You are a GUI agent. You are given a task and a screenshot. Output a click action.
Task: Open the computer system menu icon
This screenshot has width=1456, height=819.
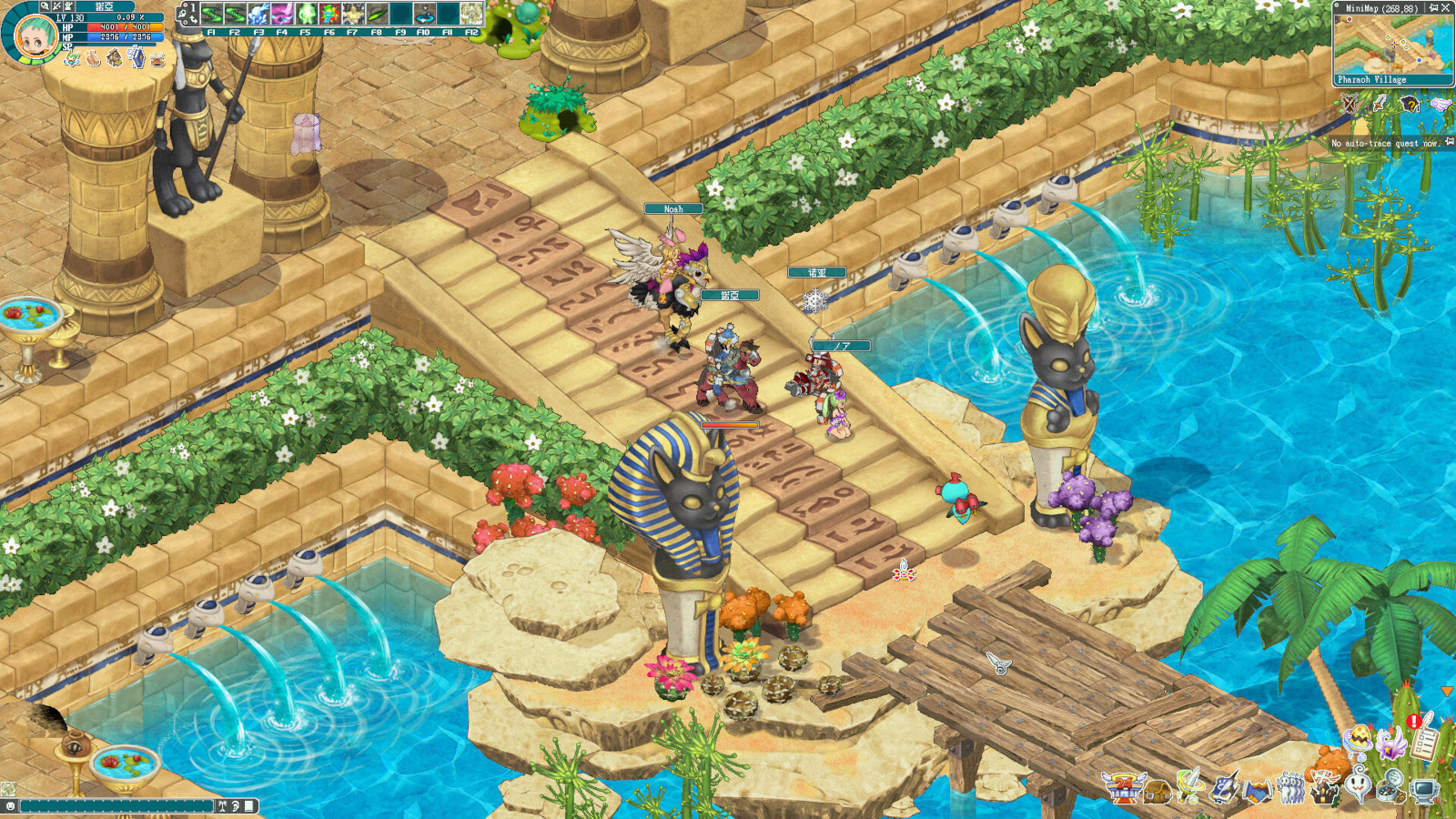tap(1424, 792)
